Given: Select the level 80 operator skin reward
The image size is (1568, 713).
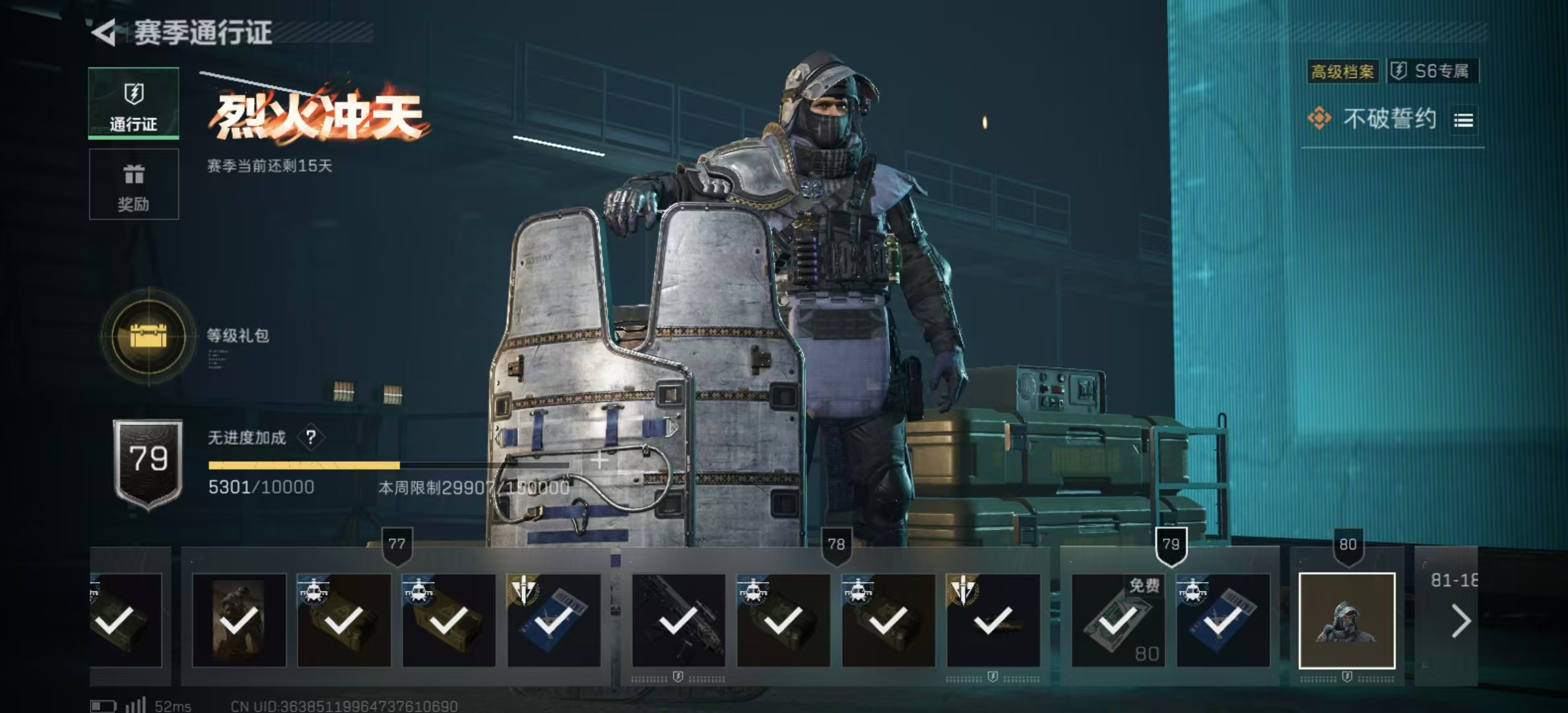Looking at the screenshot, I should (x=1346, y=621).
